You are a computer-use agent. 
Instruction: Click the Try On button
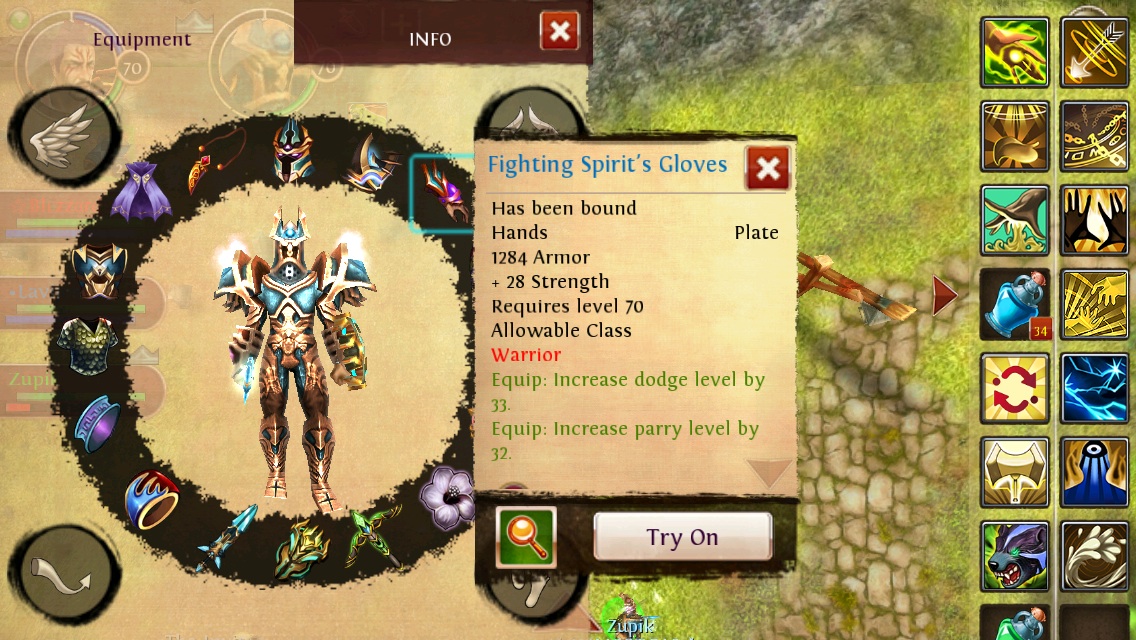pos(683,537)
